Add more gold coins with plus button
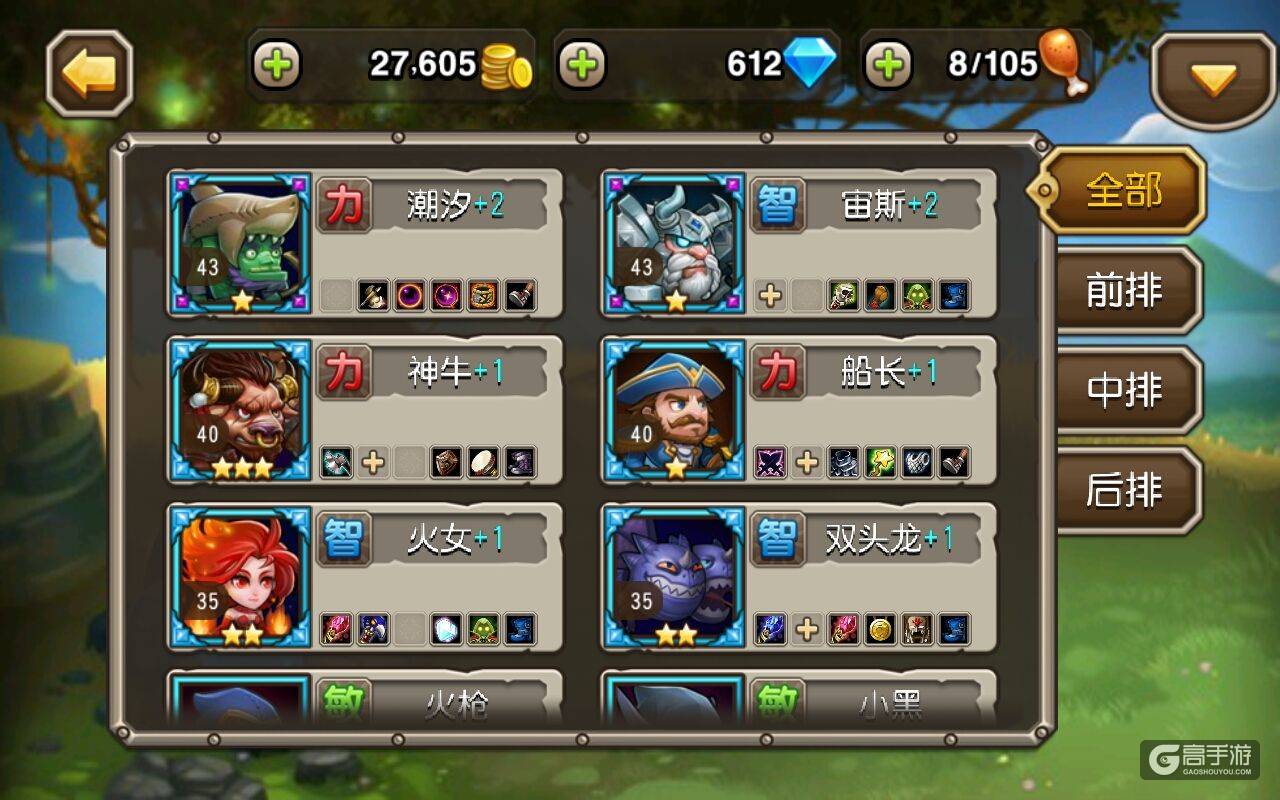The image size is (1280, 800). click(277, 66)
